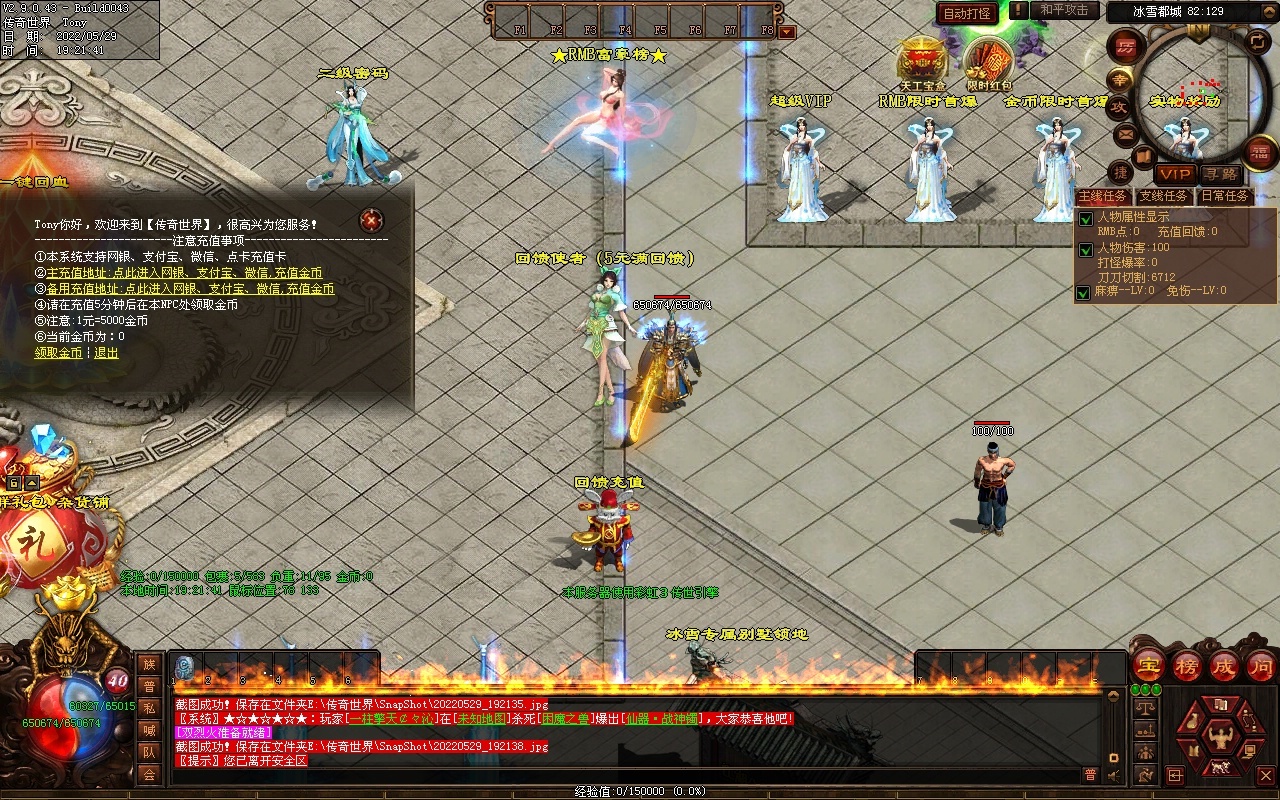Open the 天工宝盒 treasure box icon
Viewport: 1280px width, 800px height.
tap(922, 62)
